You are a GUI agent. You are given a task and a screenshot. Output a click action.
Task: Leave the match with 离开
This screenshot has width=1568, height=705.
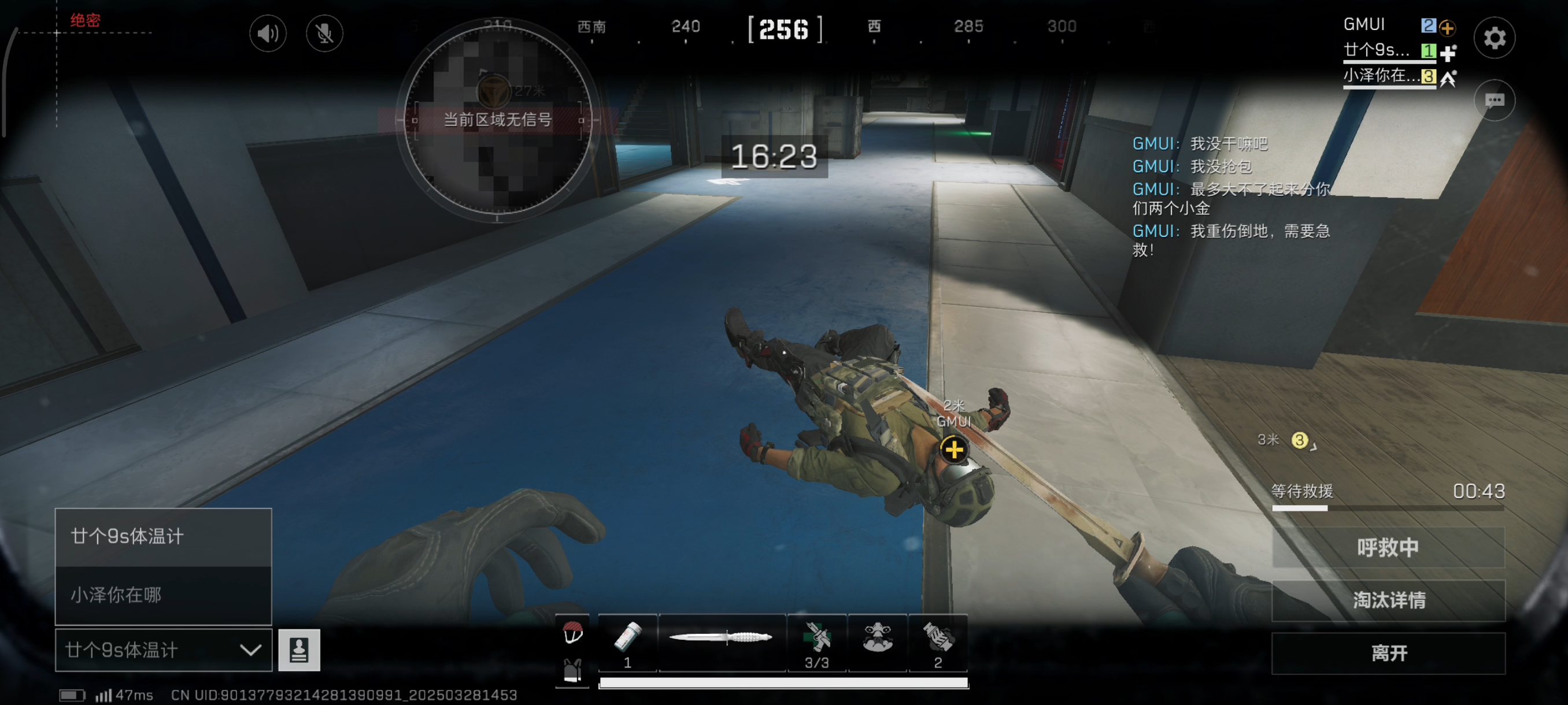pyautogui.click(x=1388, y=654)
